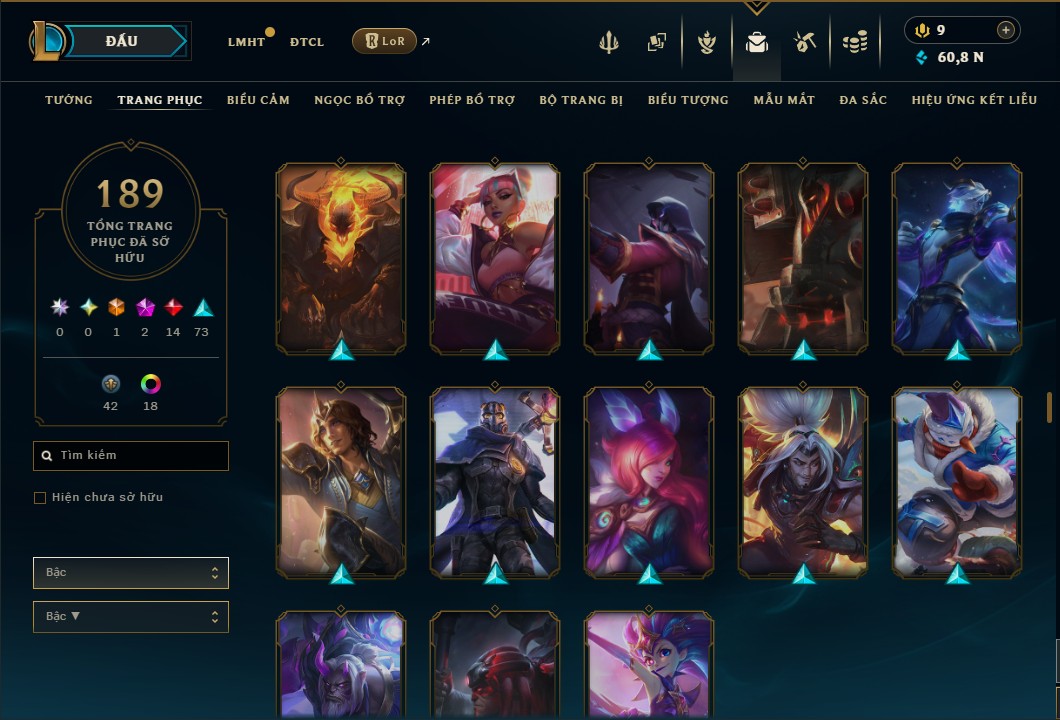
Task: Select the NGỌC BỔ TRỢ tab
Action: [359, 100]
